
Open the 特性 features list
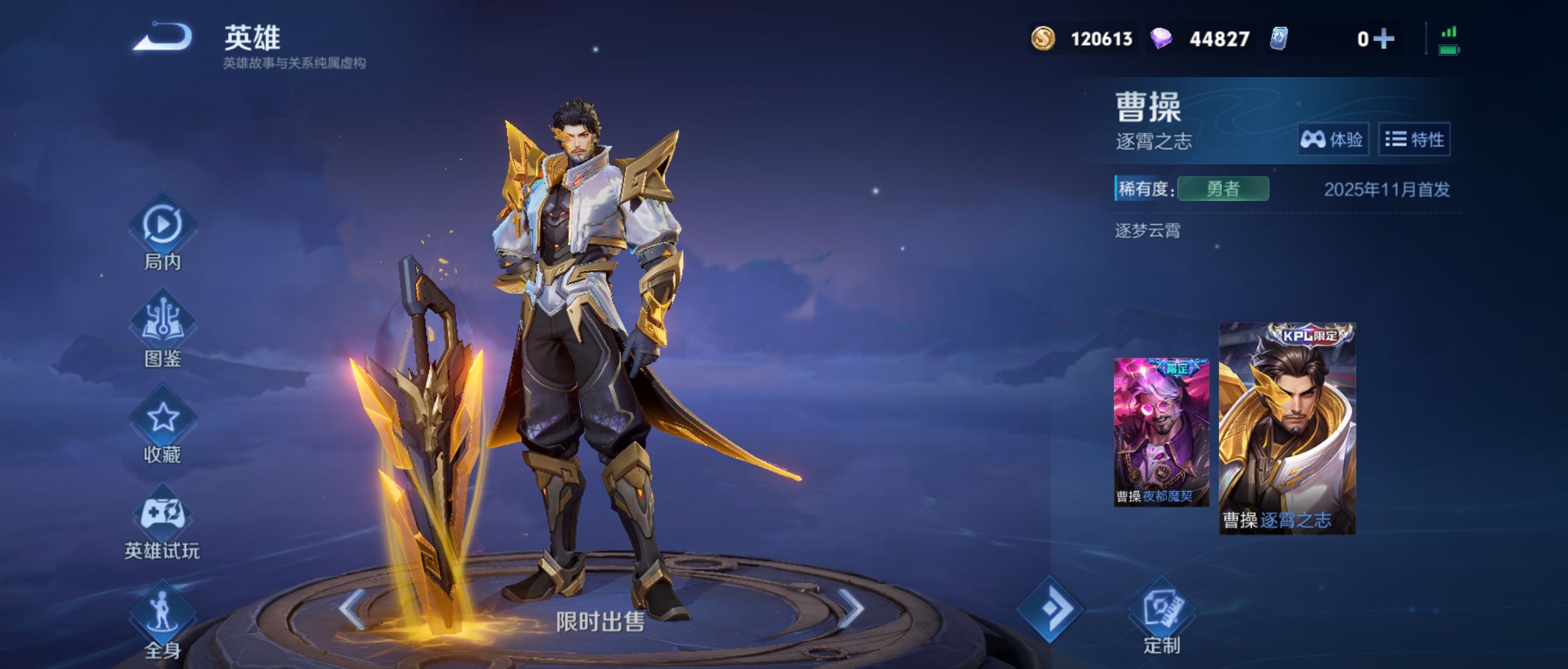point(1414,140)
